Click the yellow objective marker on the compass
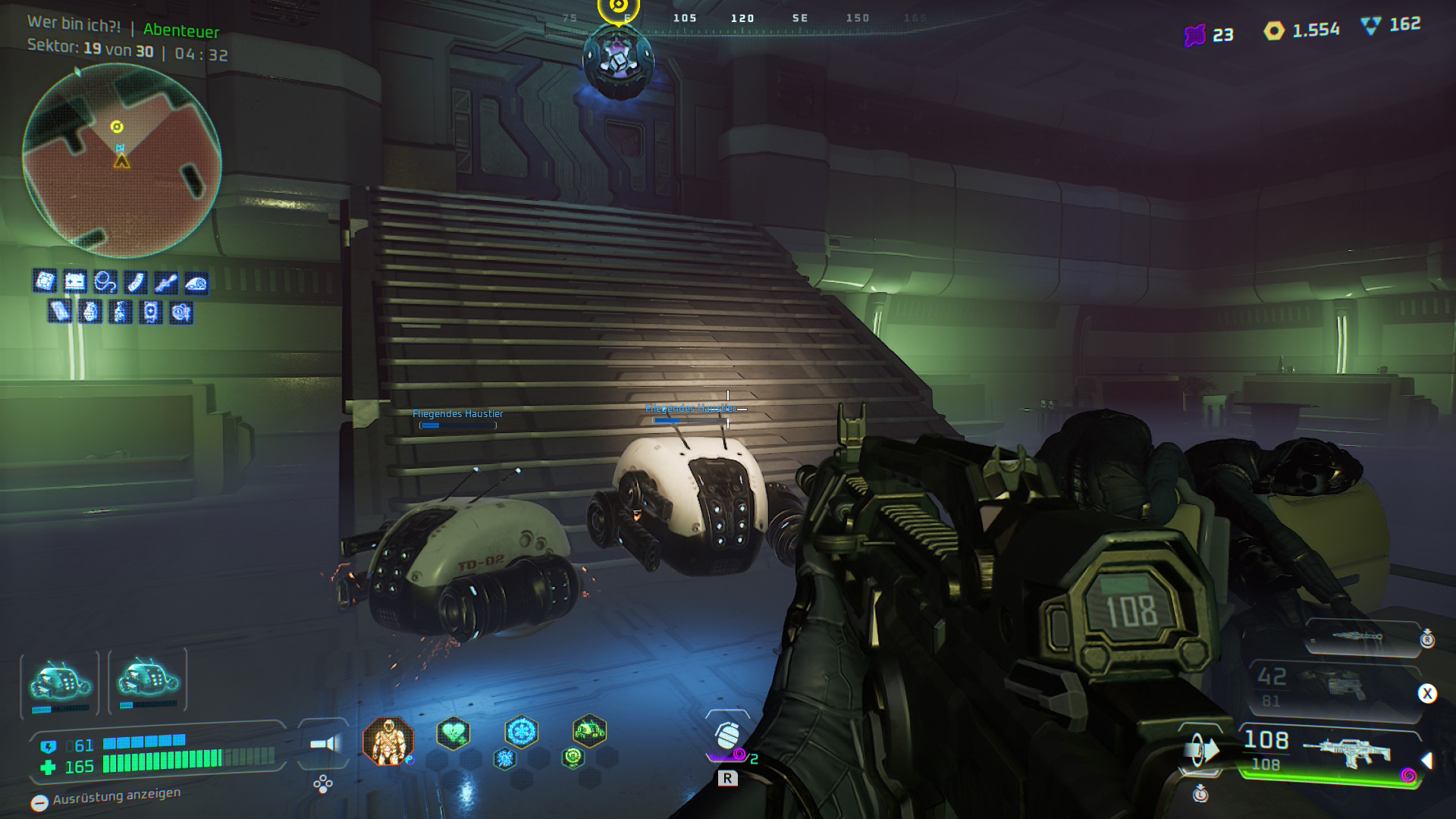 [618, 8]
